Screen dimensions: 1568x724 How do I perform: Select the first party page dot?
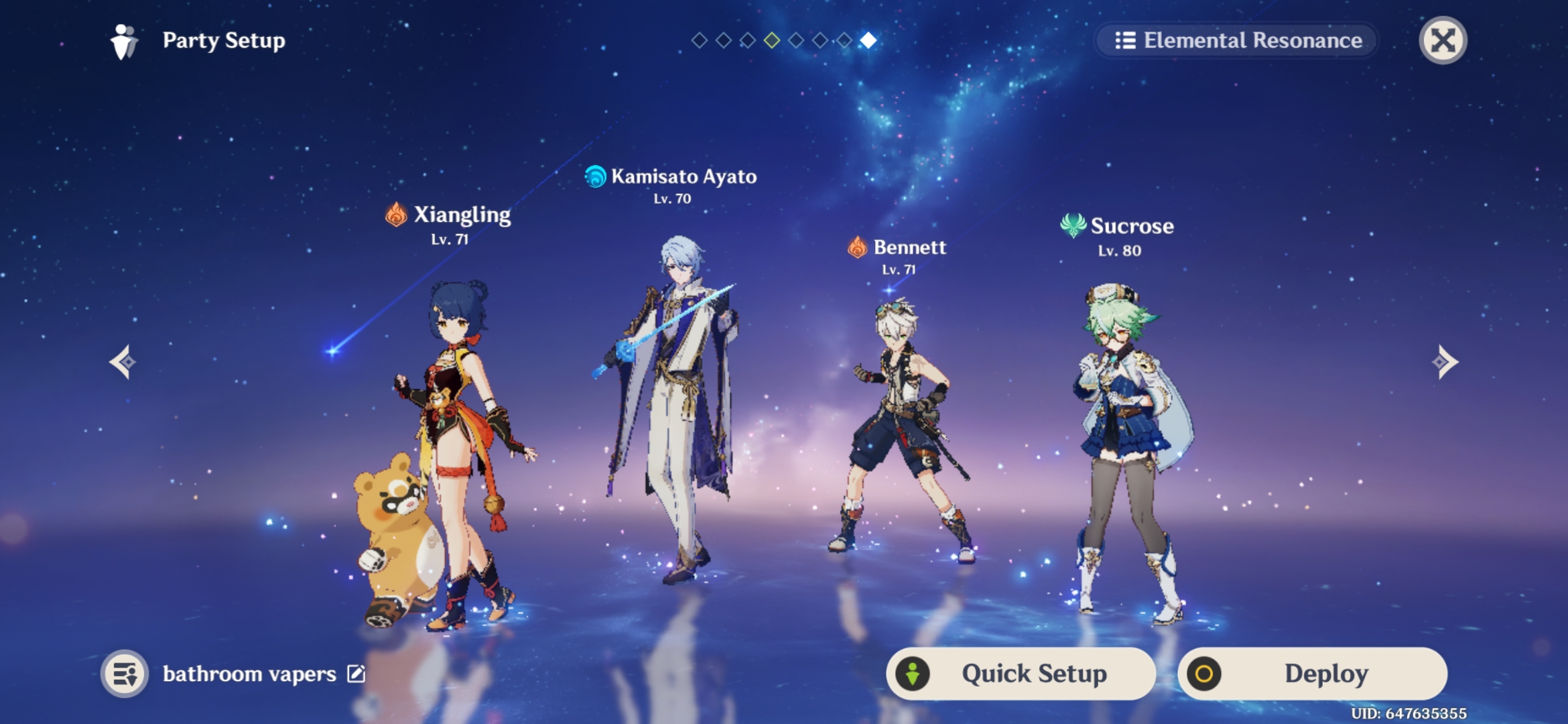[x=700, y=41]
